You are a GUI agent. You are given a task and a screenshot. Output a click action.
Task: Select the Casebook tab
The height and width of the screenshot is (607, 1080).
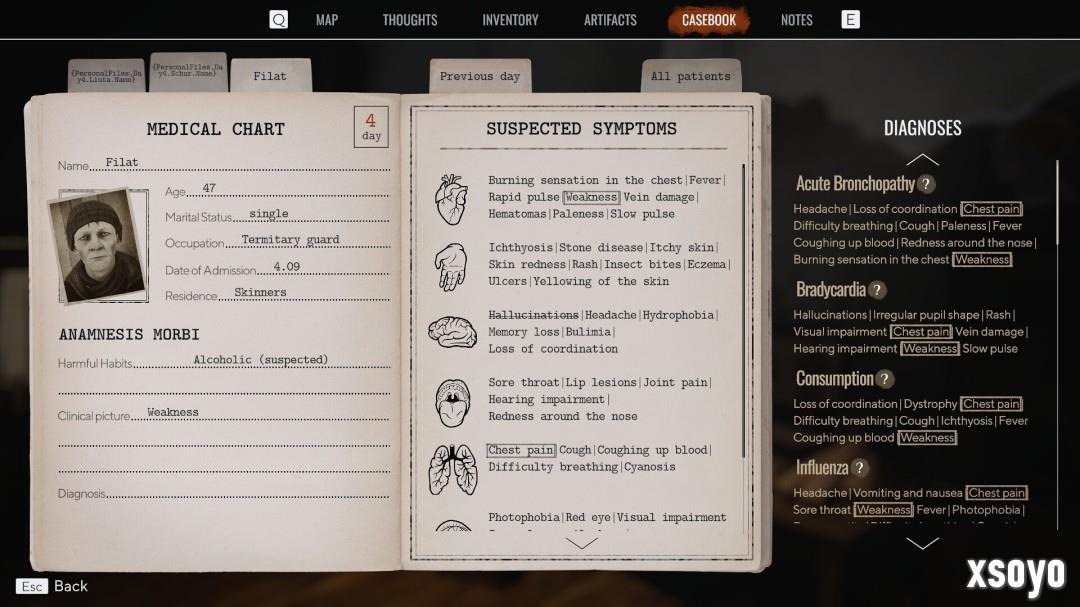(x=709, y=20)
